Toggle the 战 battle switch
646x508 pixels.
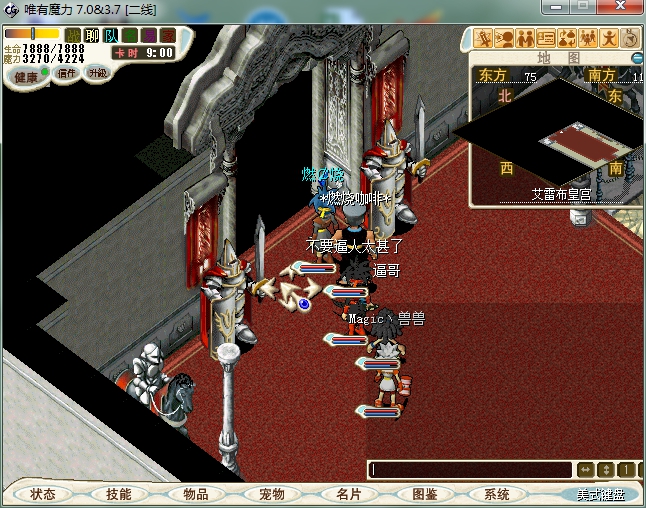[73, 36]
